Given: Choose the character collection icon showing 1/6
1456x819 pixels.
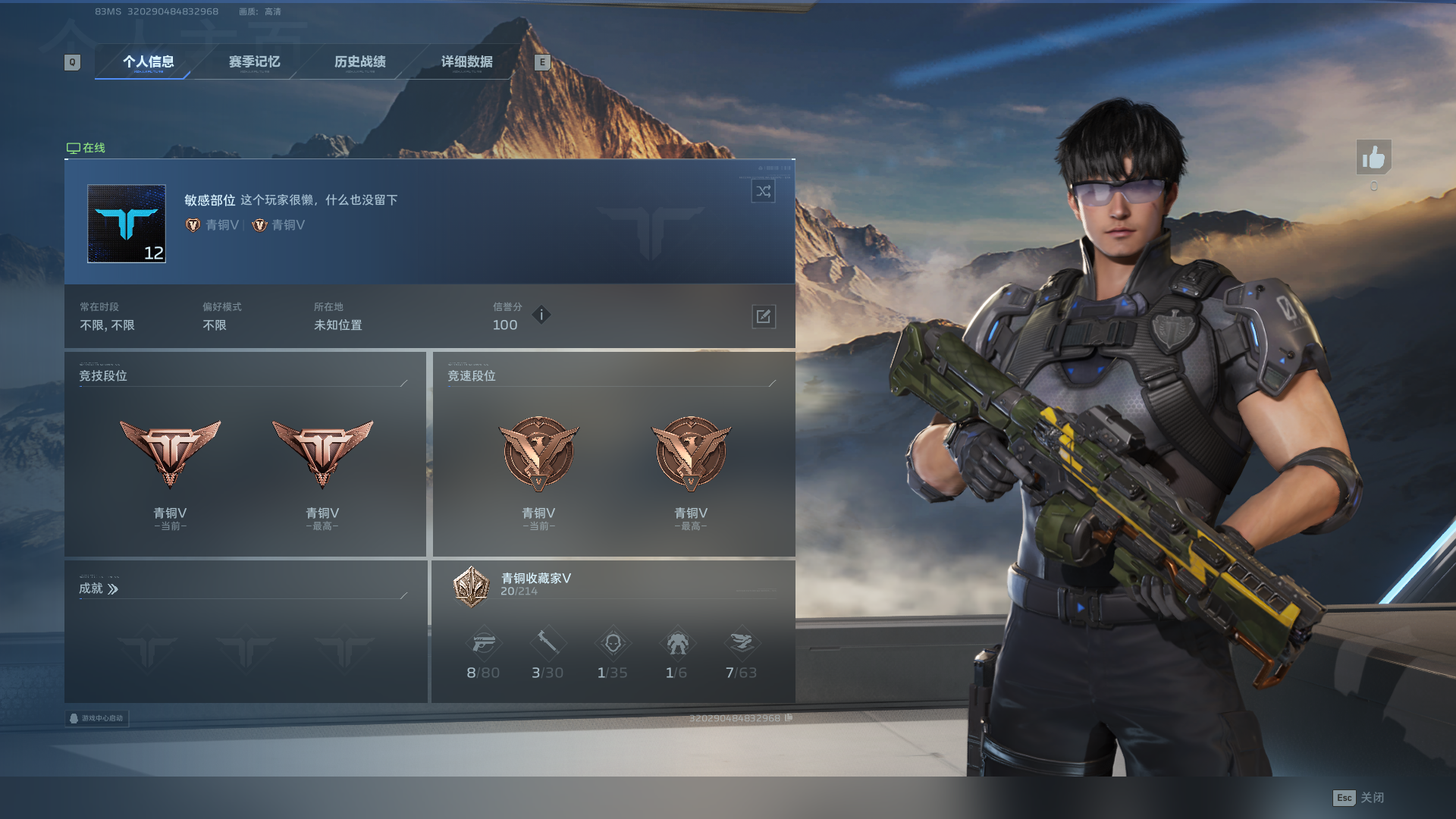Looking at the screenshot, I should (676, 644).
